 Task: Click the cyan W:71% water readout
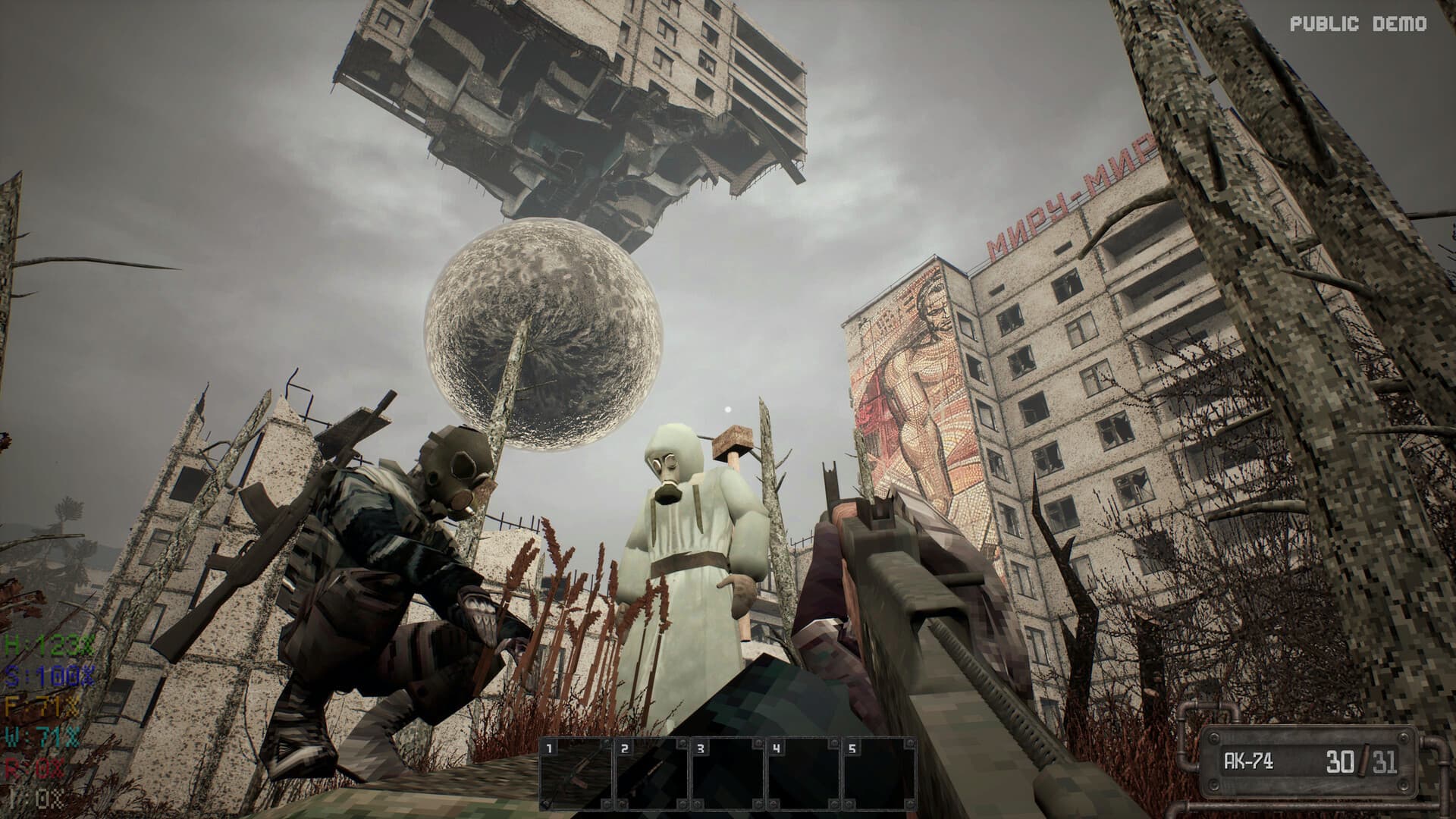pos(42,735)
